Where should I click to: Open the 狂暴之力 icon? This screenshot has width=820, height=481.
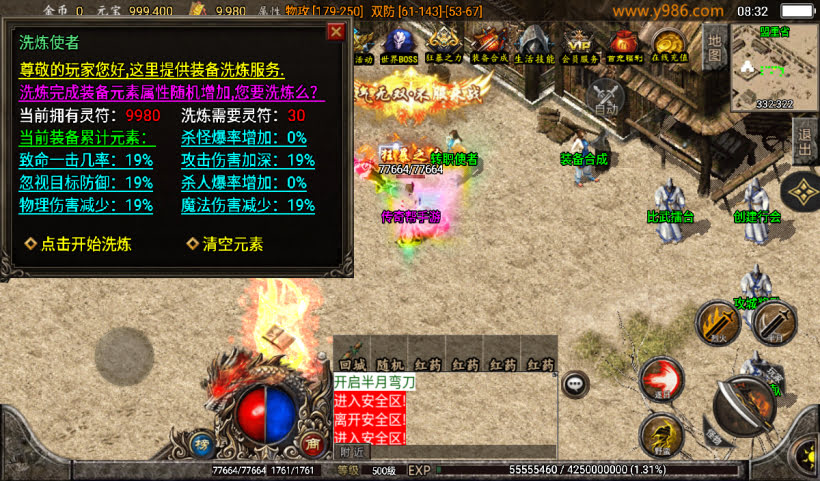tap(444, 45)
